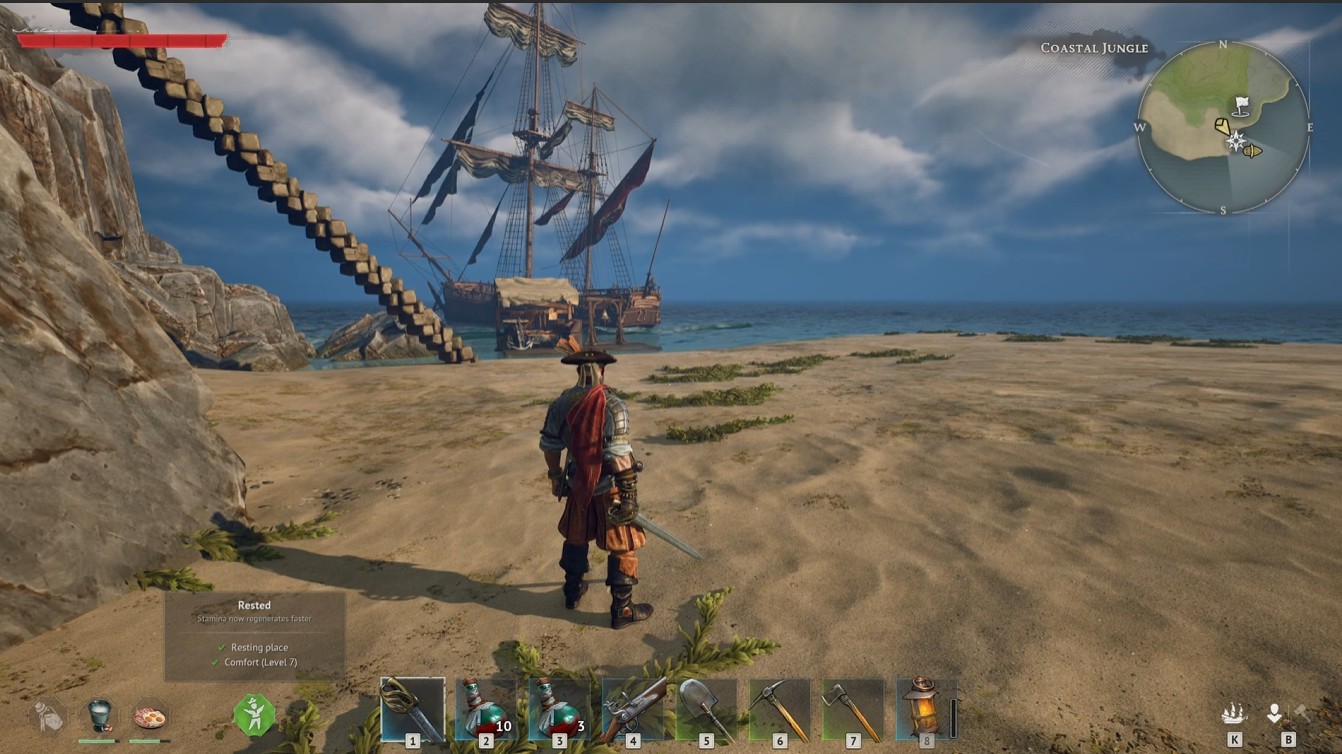Click the milk drink buff icon
Viewport: 1342px width, 754px height.
[x=98, y=716]
